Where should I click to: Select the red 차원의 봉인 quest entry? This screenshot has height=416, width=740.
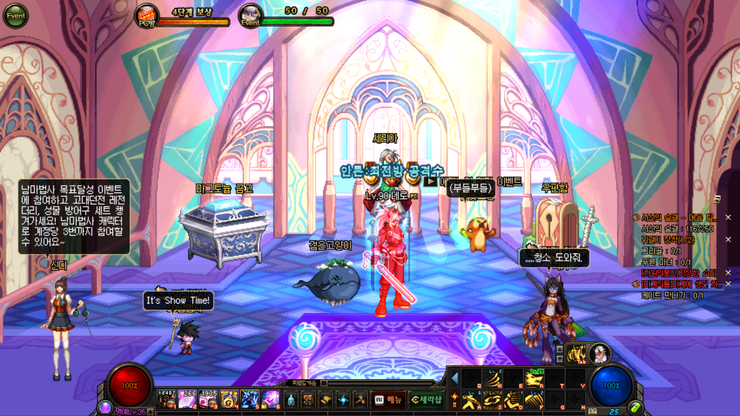tap(678, 272)
